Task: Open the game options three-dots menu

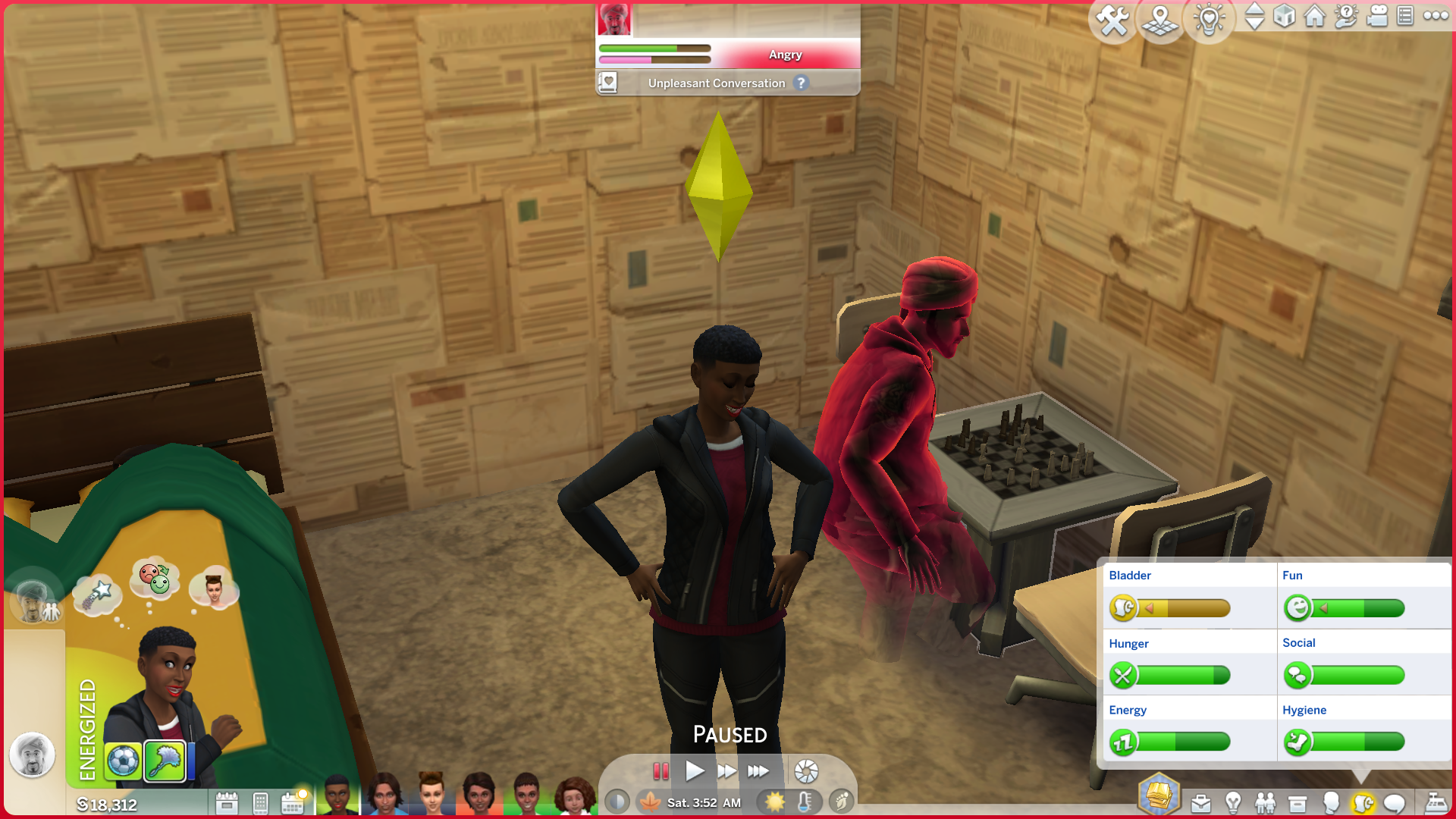Action: 1436,16
